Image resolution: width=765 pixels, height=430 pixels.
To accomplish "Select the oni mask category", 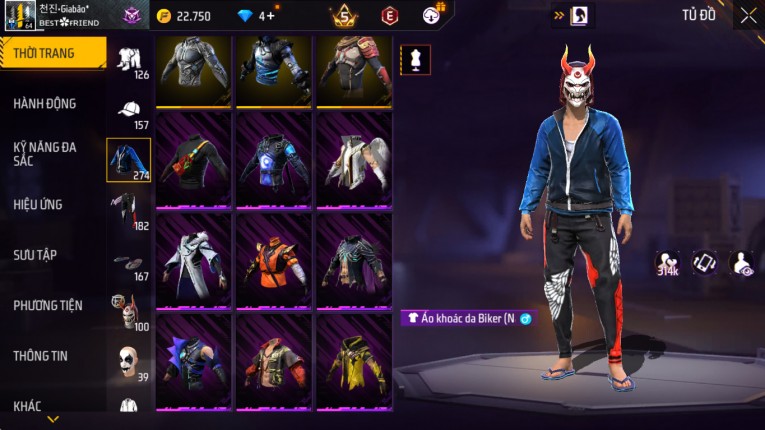I will pyautogui.click(x=129, y=312).
